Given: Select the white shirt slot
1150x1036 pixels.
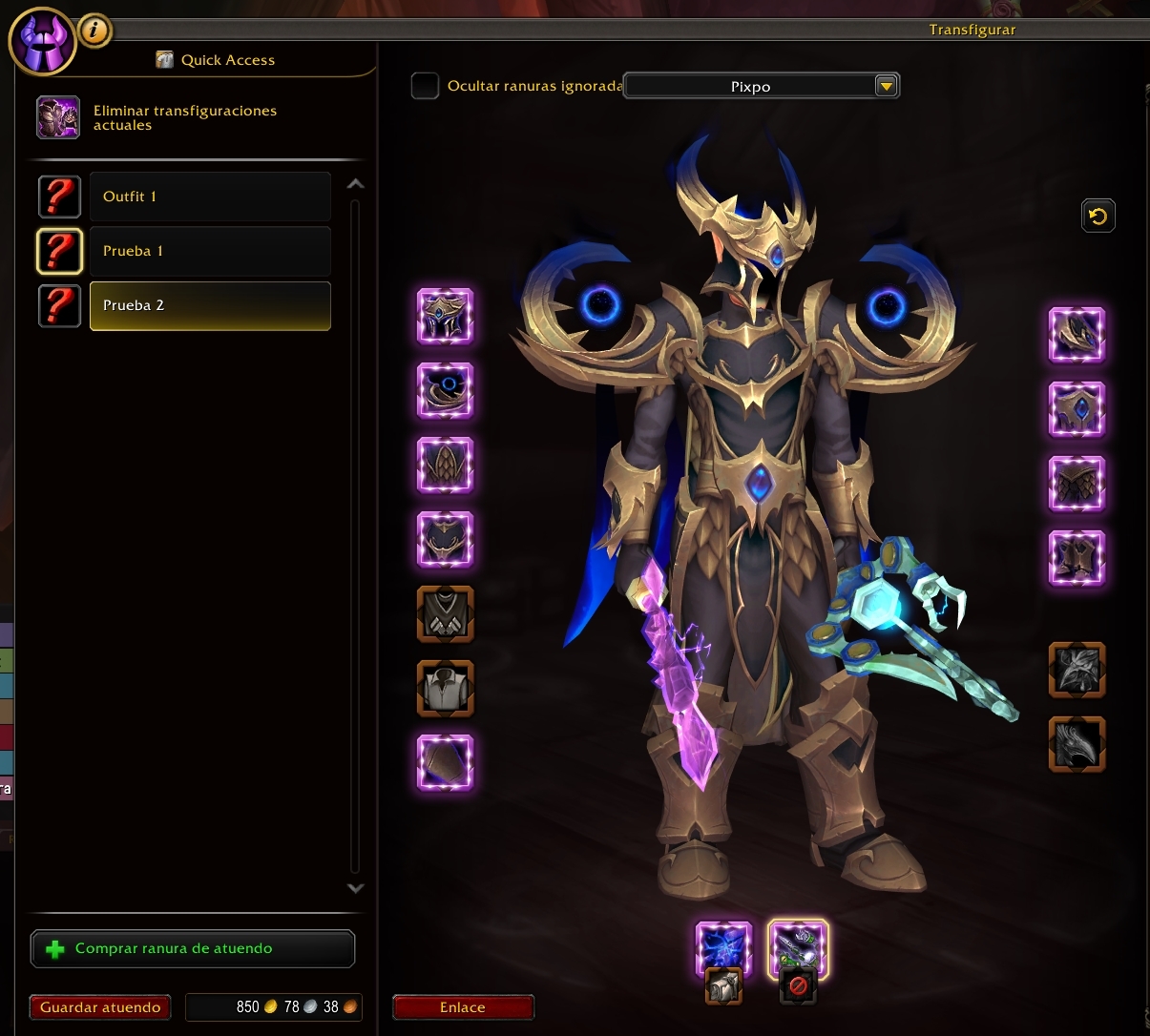Looking at the screenshot, I should point(446,688).
